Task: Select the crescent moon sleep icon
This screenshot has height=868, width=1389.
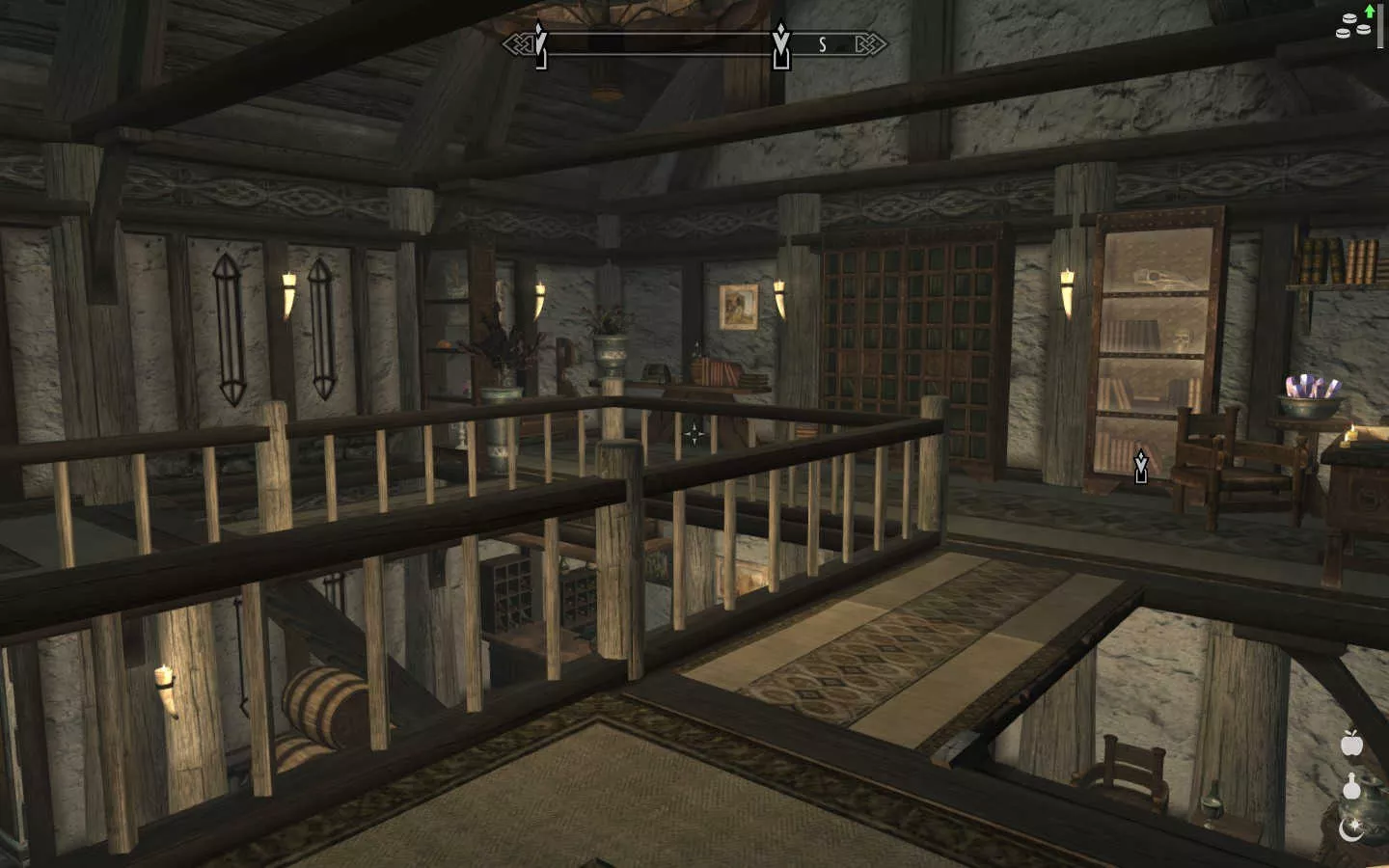Action: 1350,828
